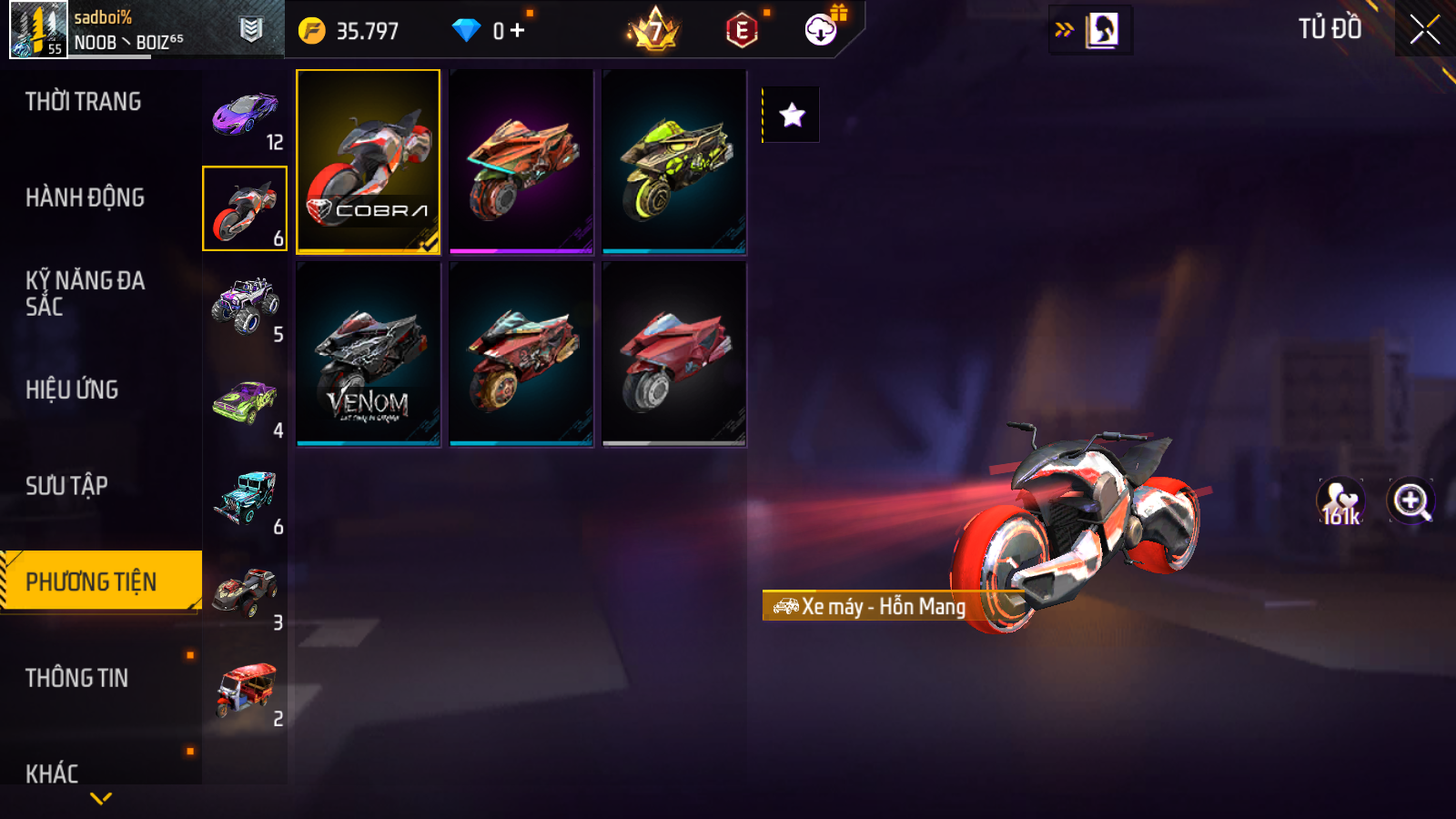This screenshot has width=1456, height=819.
Task: Switch to the Hành Động tab
Action: pos(86,197)
